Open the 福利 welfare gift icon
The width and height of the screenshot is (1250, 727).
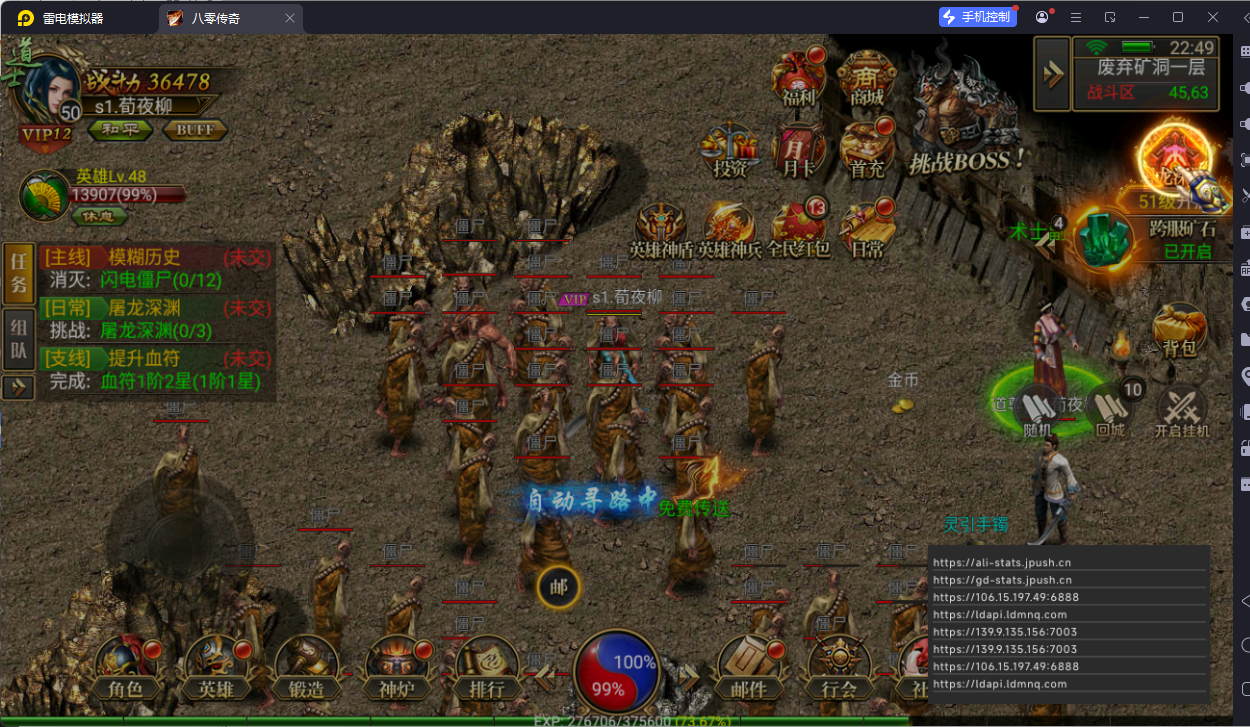coord(799,77)
